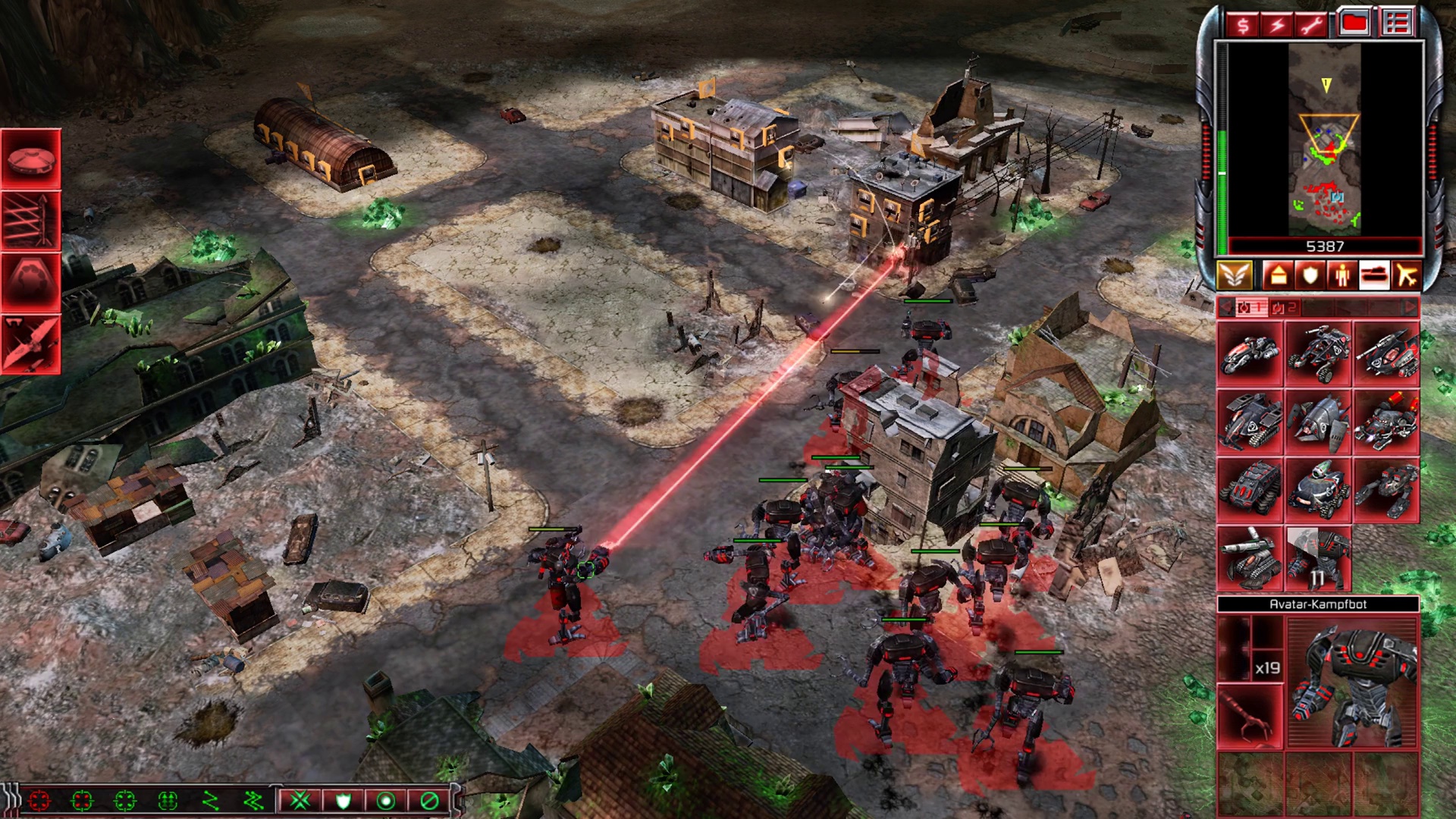The image size is (1456, 819).
Task: Choose the hold fire stance icon
Action: tap(429, 801)
